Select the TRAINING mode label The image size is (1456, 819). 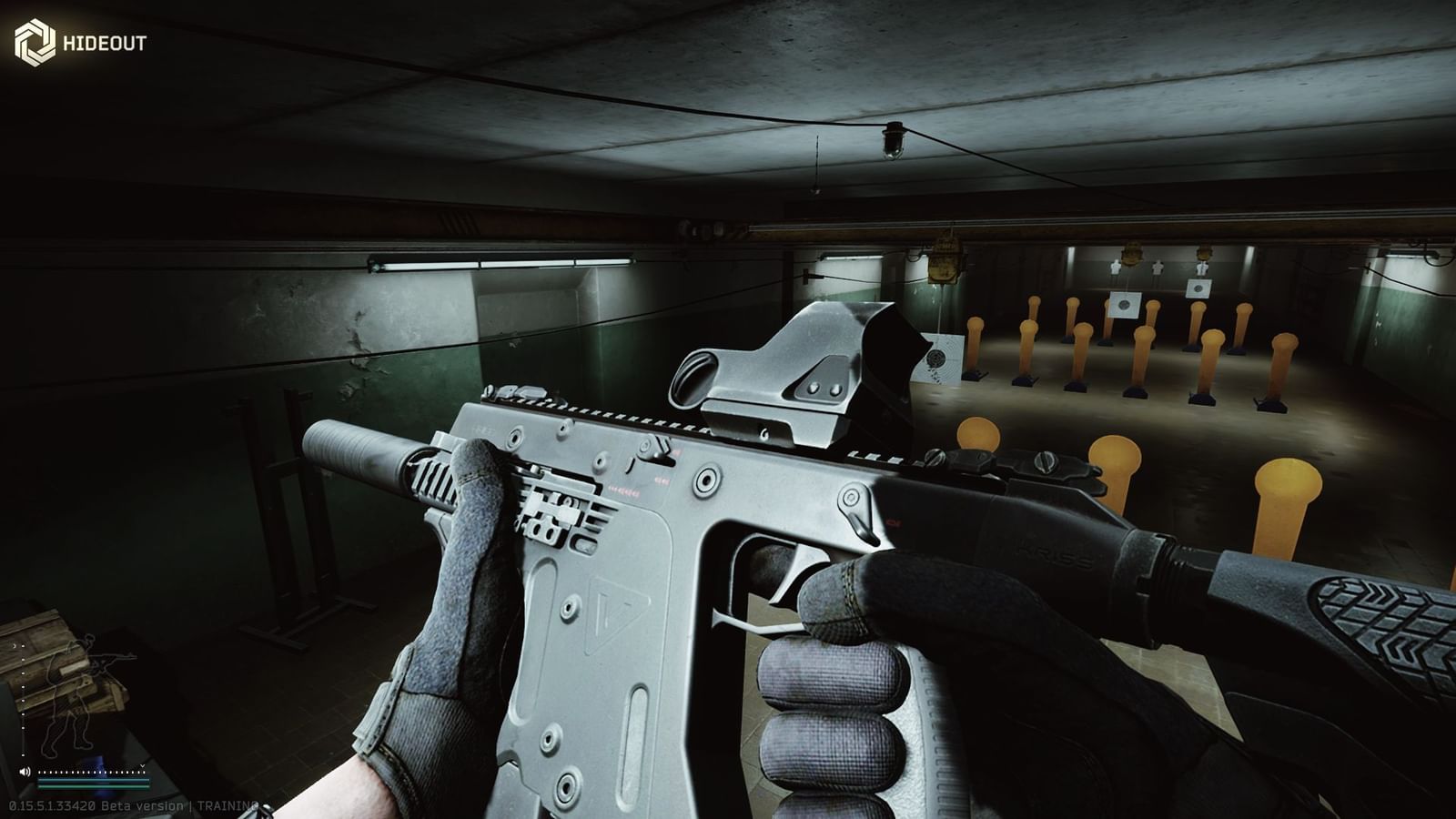click(227, 805)
